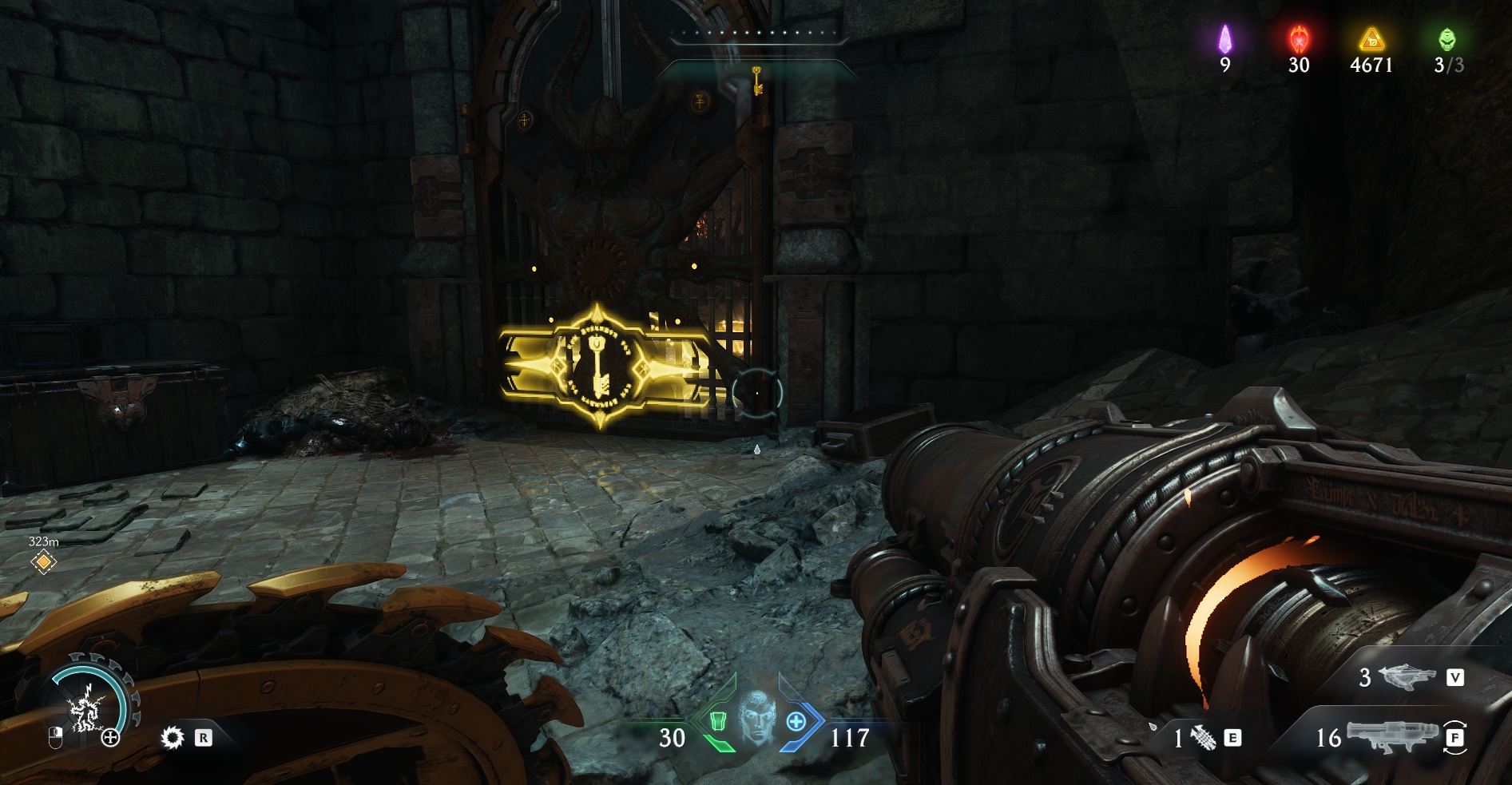1512x785 pixels.
Task: Select the crossbow-style weapon icon with 3 ammo
Action: (x=1407, y=678)
